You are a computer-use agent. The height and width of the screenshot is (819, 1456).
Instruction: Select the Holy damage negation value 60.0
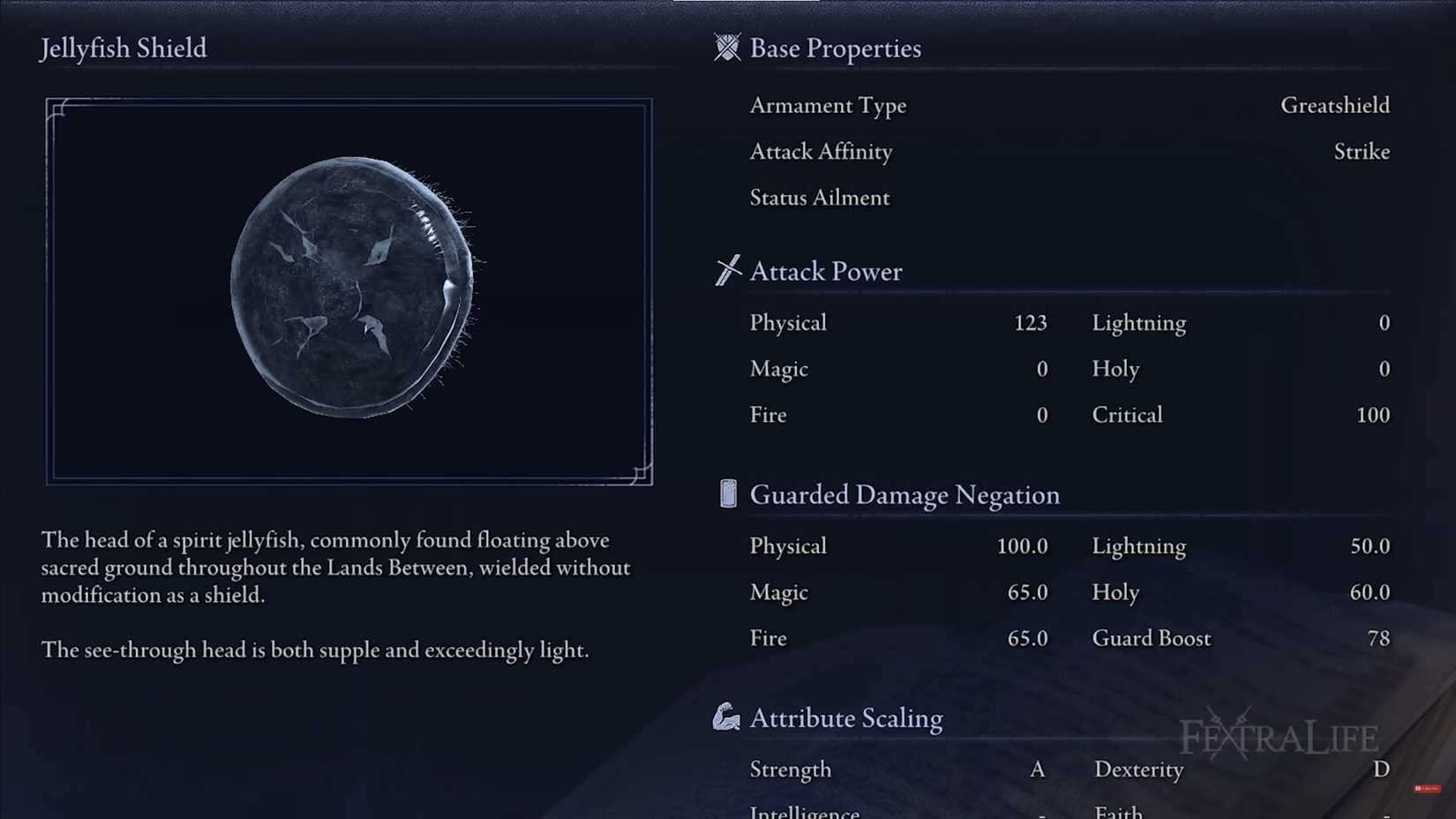point(1369,592)
